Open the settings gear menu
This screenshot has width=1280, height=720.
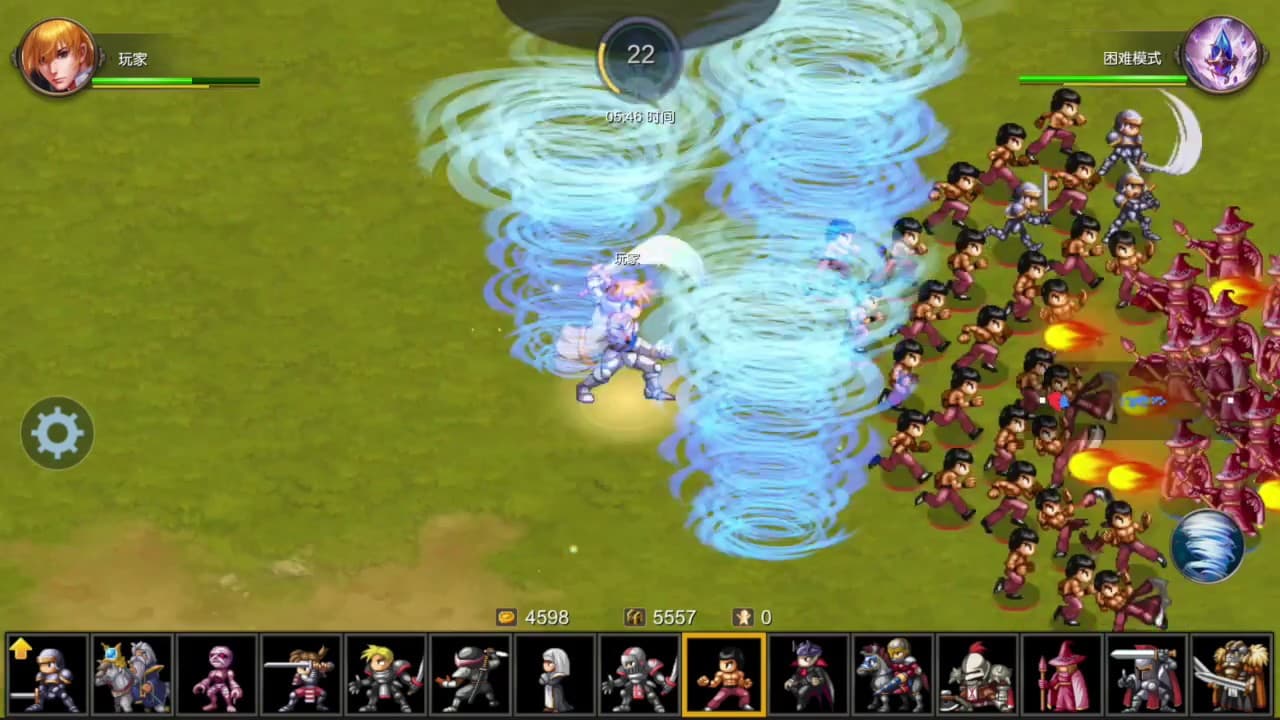click(x=56, y=432)
